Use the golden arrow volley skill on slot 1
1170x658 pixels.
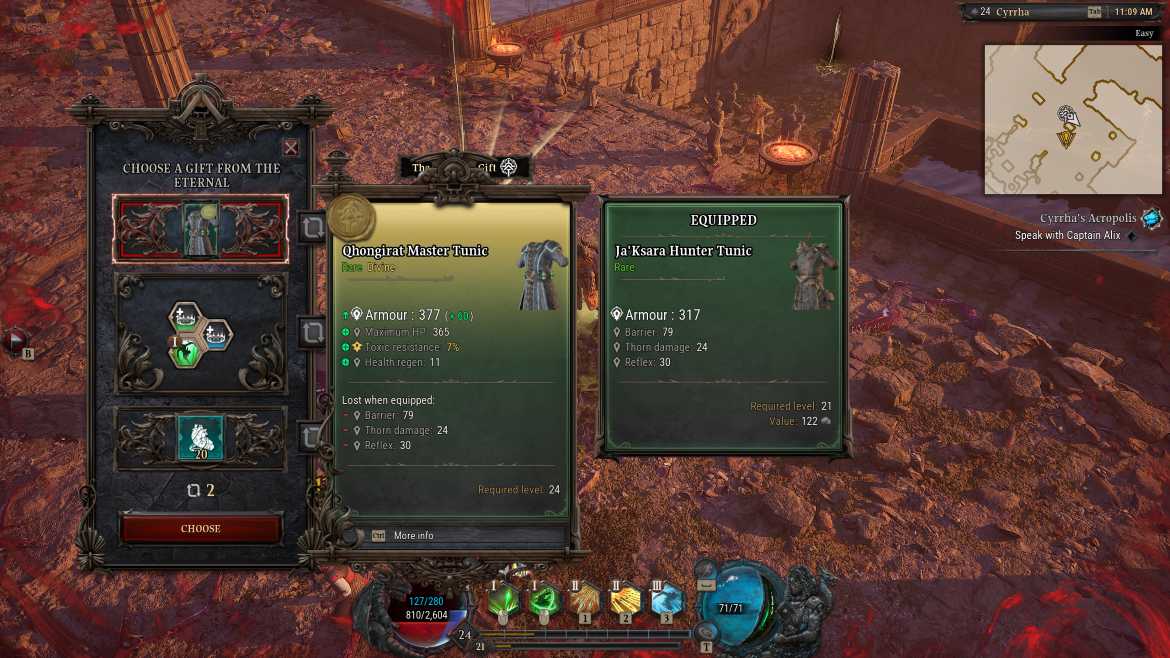pos(585,600)
